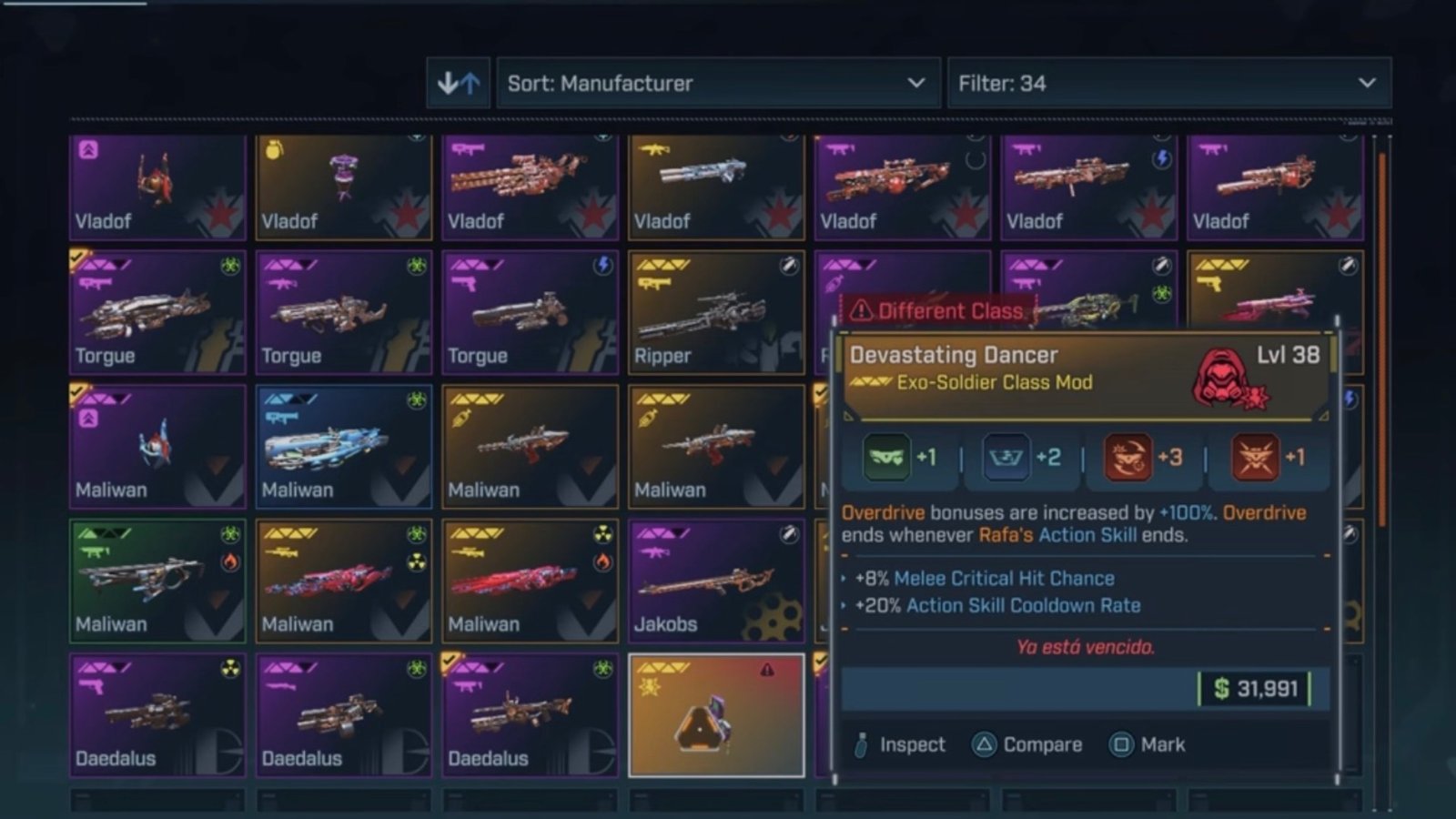Image resolution: width=1456 pixels, height=819 pixels.
Task: Open the Filter: 34 dropdown
Action: pos(1168,84)
